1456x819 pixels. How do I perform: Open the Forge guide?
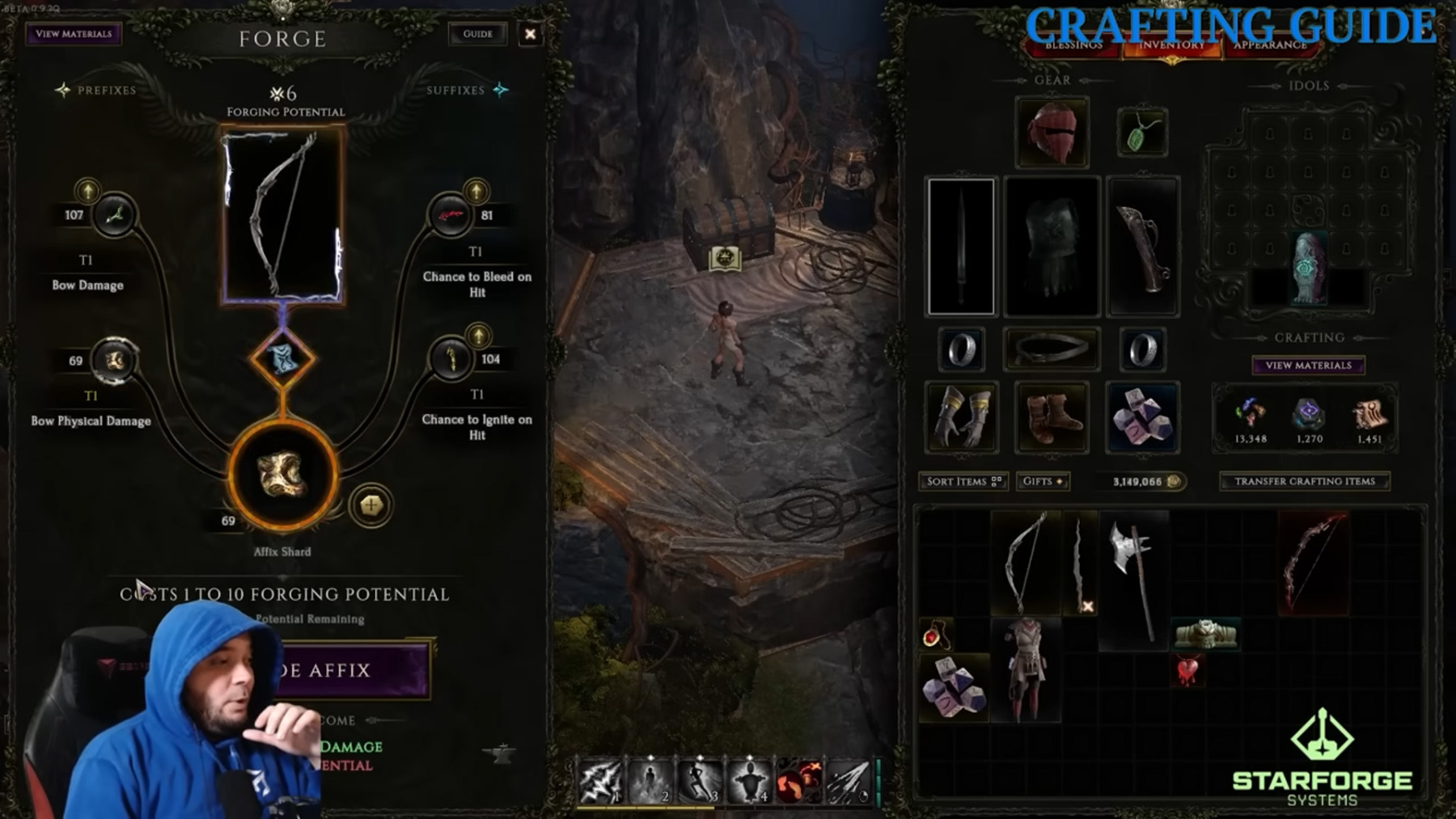pos(477,34)
